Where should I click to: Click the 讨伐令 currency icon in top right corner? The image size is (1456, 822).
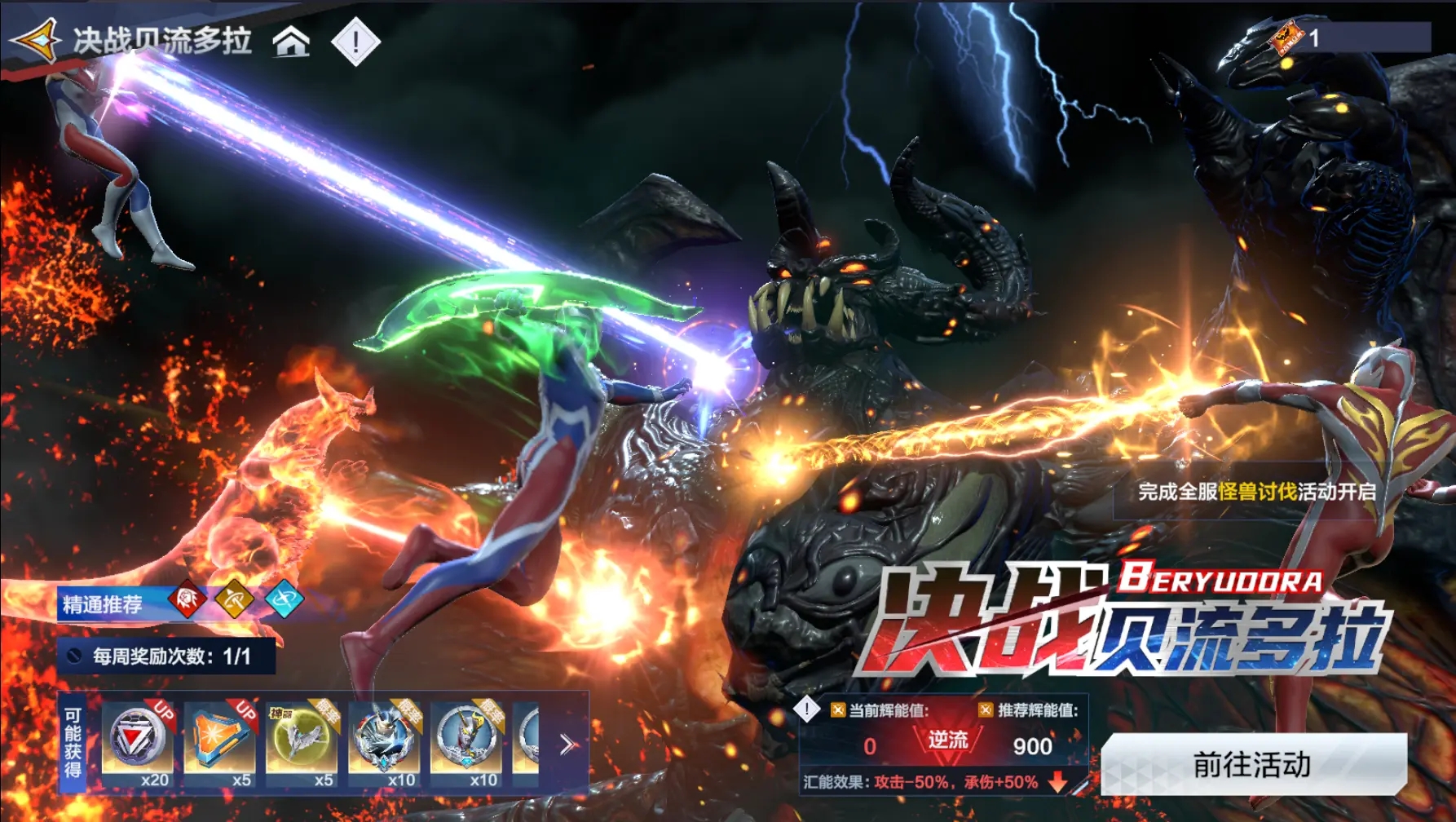click(x=1285, y=34)
